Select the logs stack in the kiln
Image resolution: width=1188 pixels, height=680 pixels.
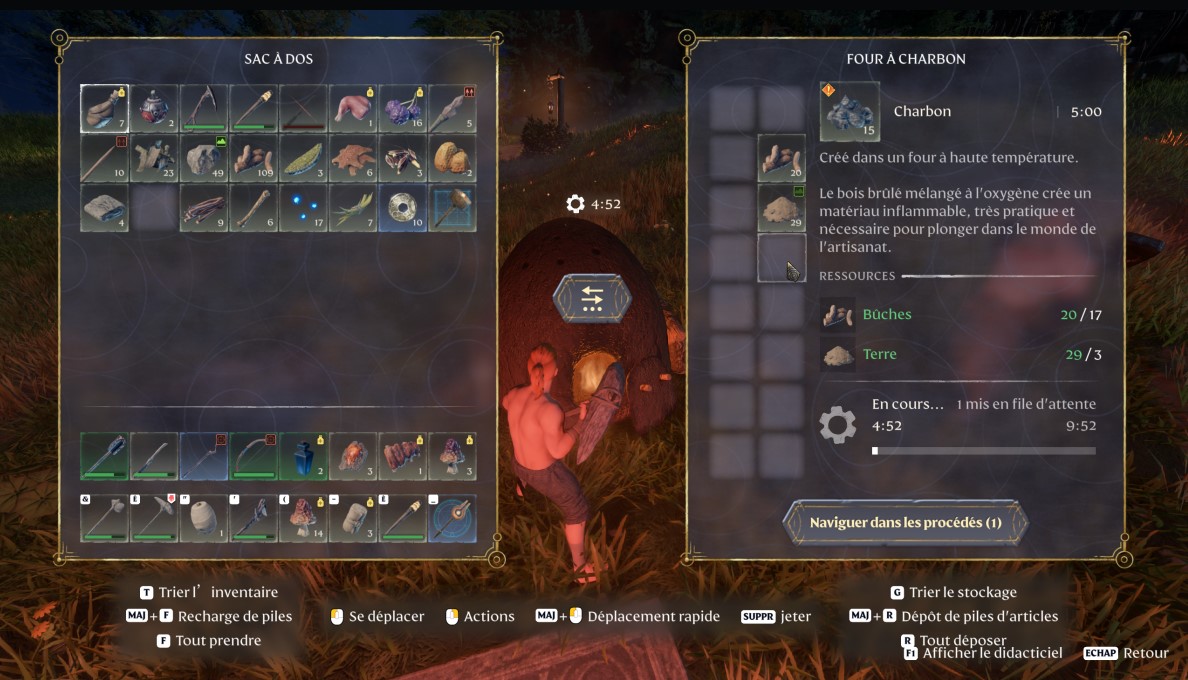pos(781,158)
